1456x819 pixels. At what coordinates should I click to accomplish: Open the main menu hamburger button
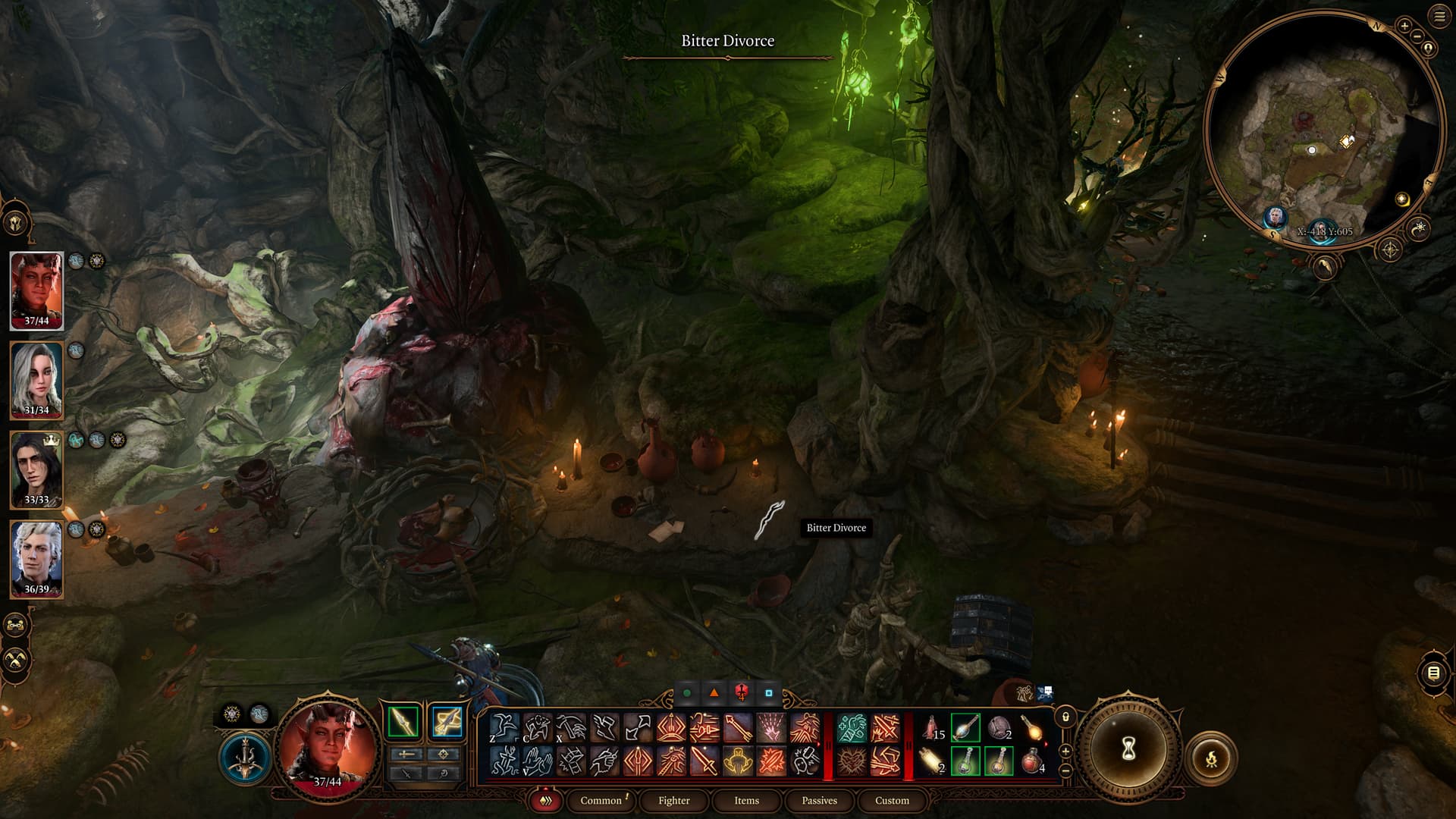1439,17
